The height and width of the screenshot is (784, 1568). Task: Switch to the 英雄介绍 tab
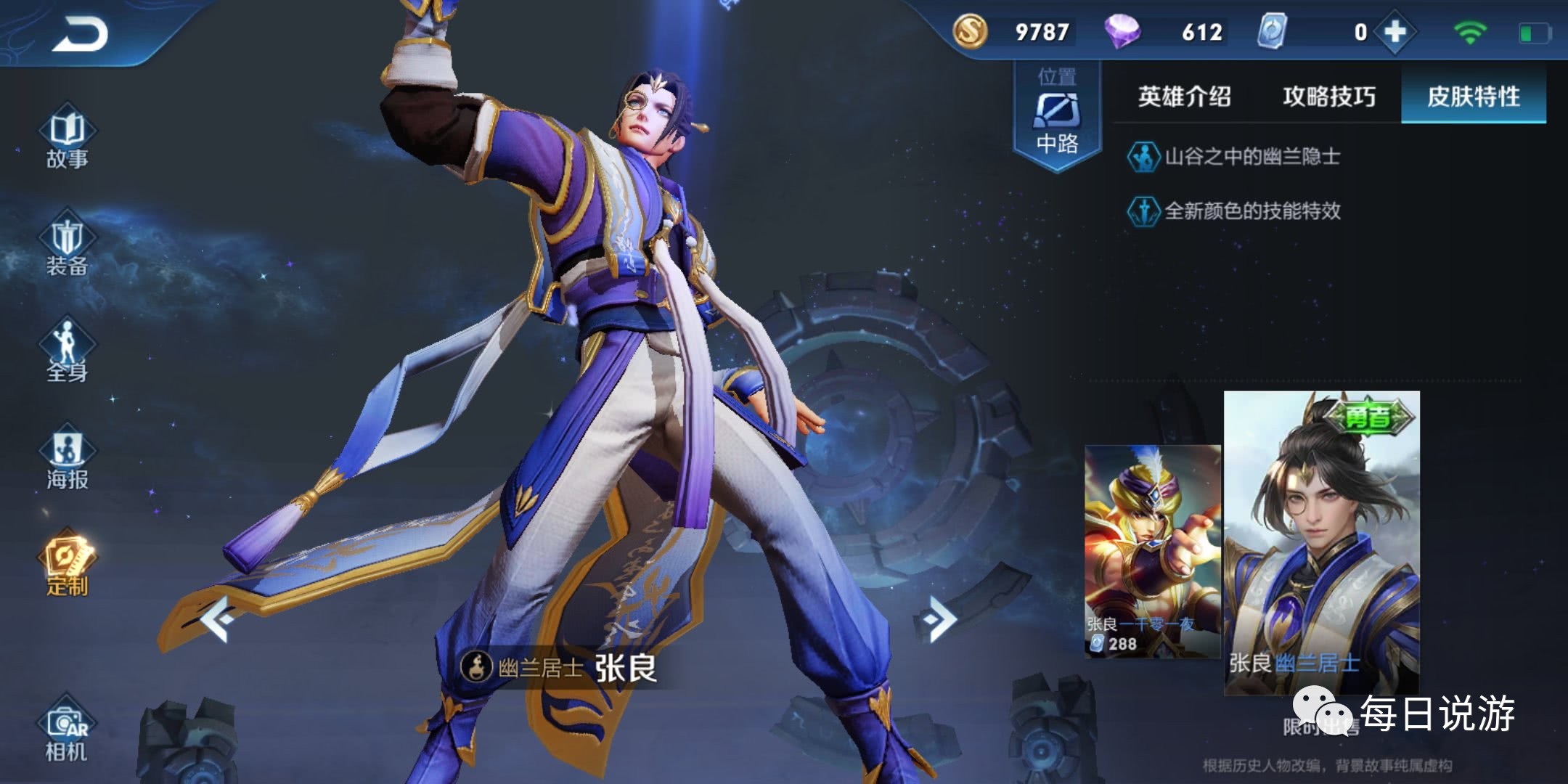[1184, 97]
